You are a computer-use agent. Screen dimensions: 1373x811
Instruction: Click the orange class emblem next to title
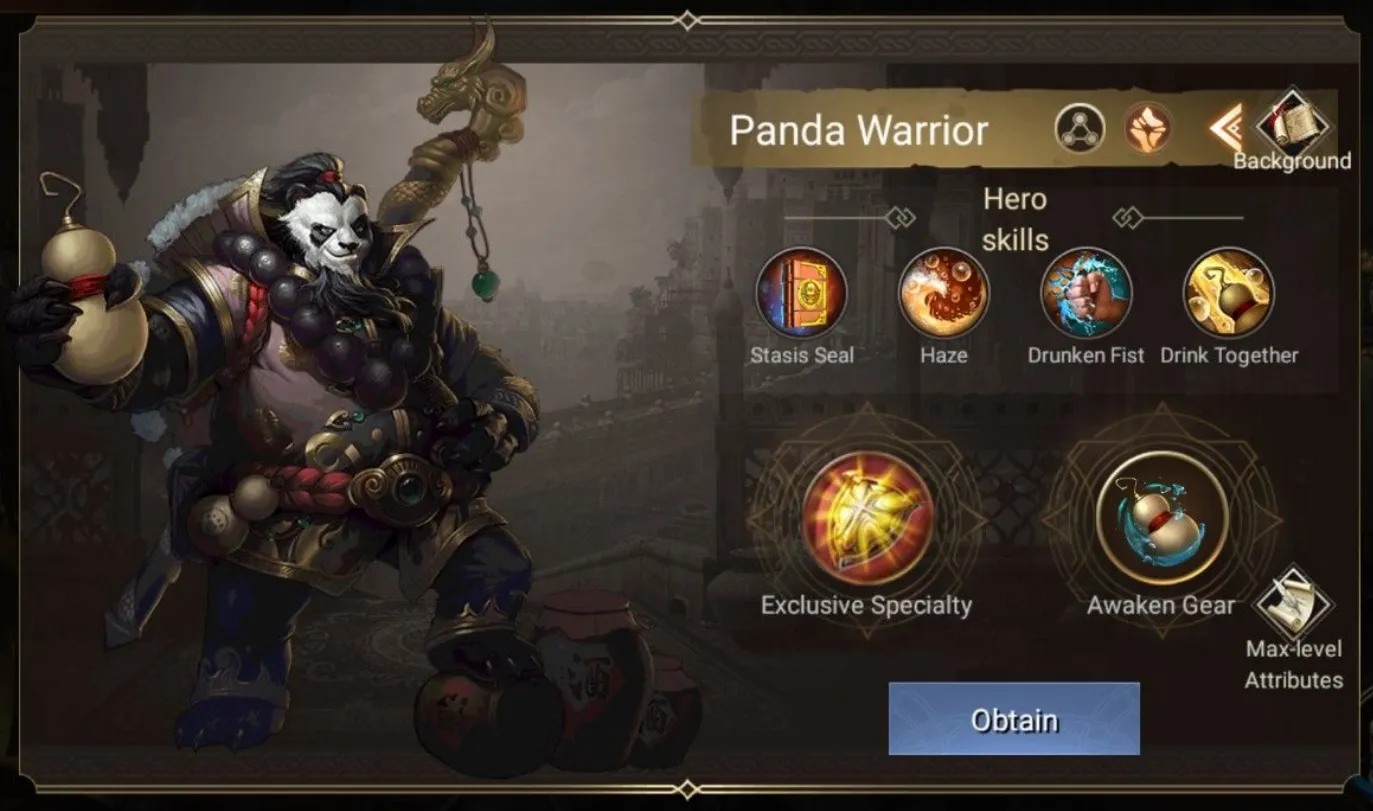(1147, 128)
